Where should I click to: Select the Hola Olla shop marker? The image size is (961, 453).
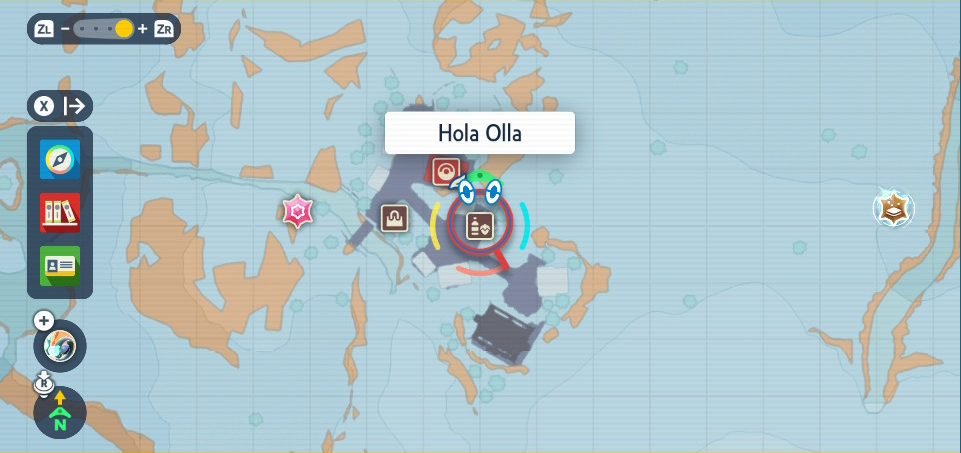[479, 225]
